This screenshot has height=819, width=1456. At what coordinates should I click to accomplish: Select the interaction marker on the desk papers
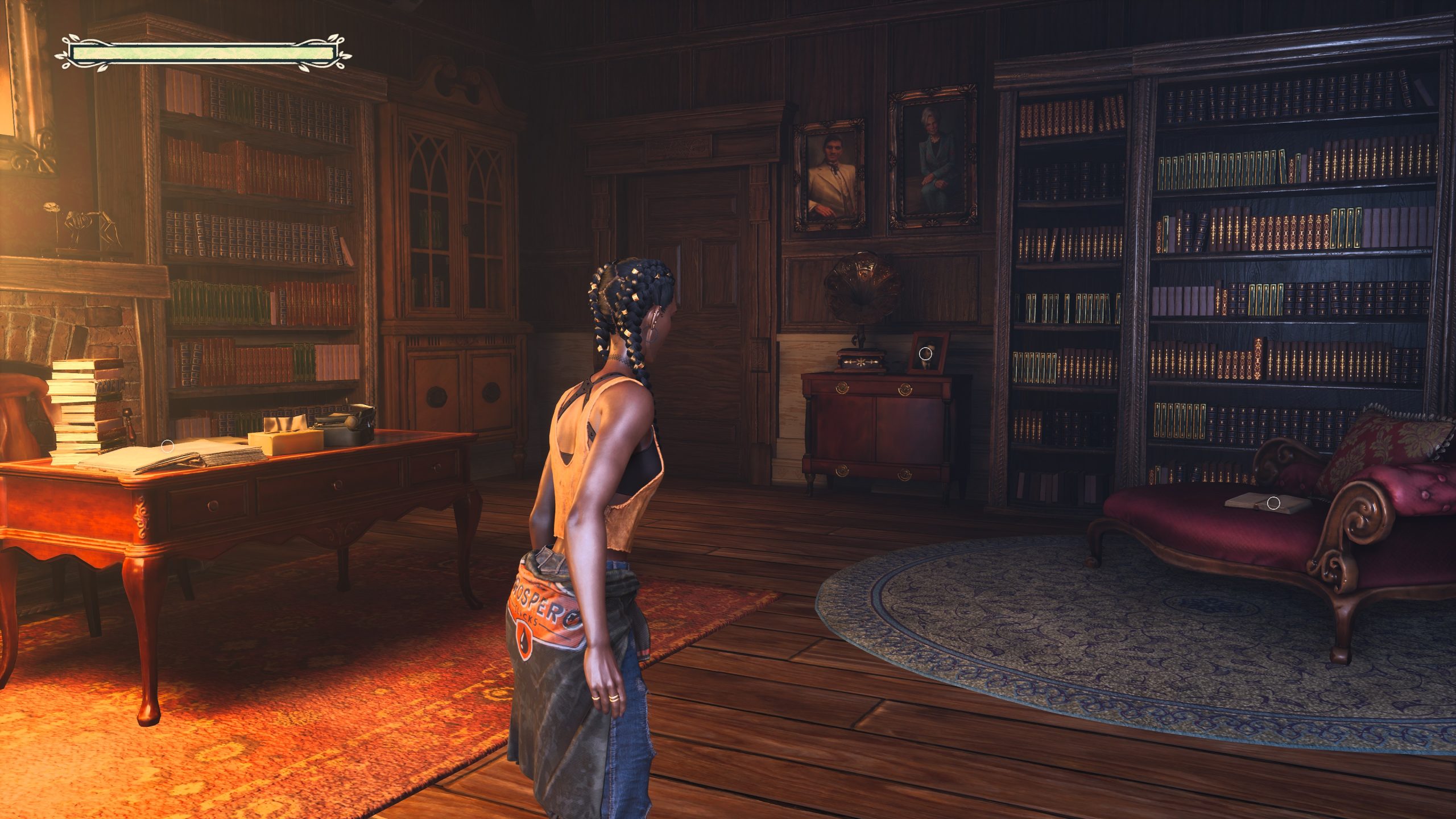coord(167,446)
